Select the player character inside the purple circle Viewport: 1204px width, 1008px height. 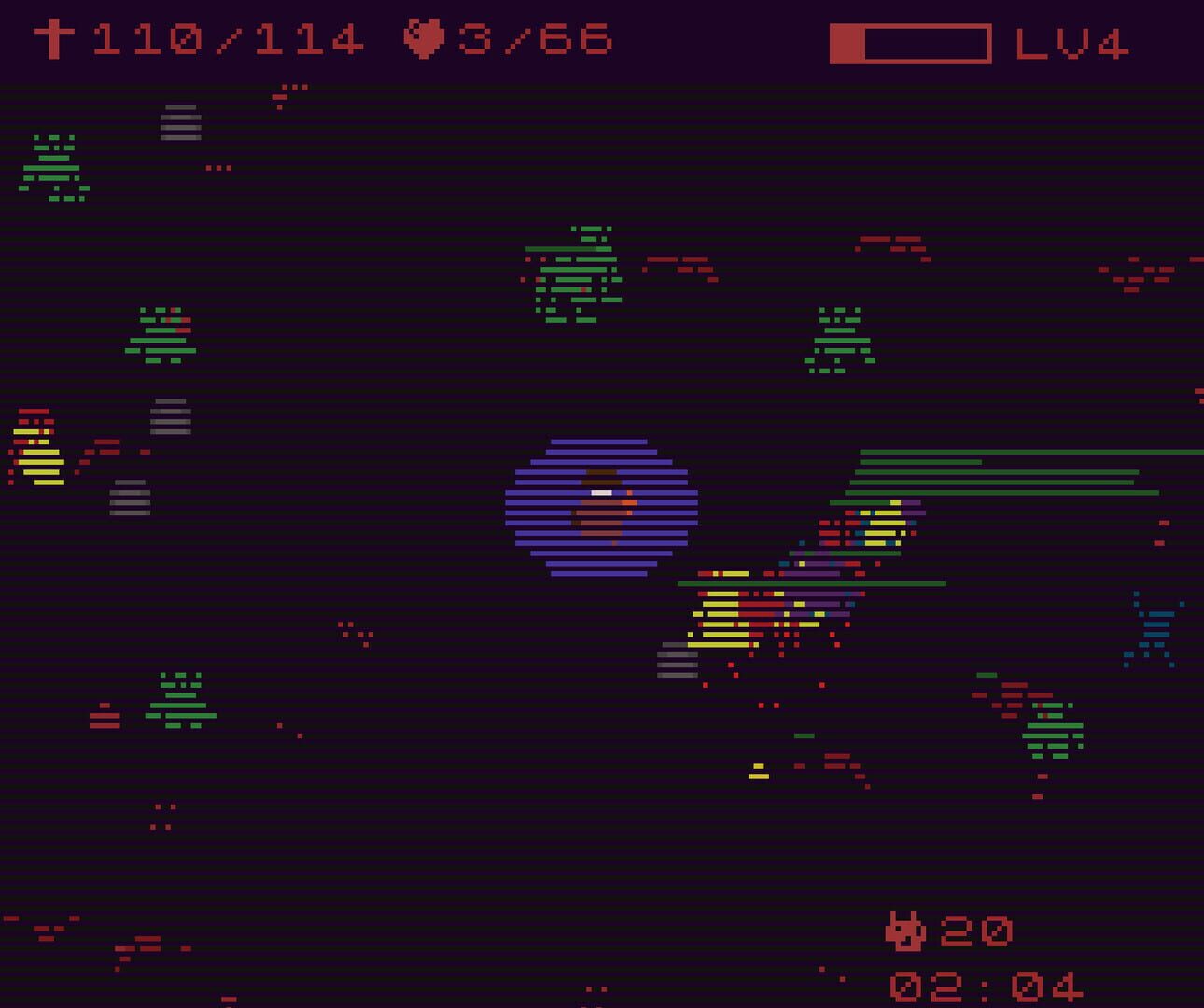point(600,509)
